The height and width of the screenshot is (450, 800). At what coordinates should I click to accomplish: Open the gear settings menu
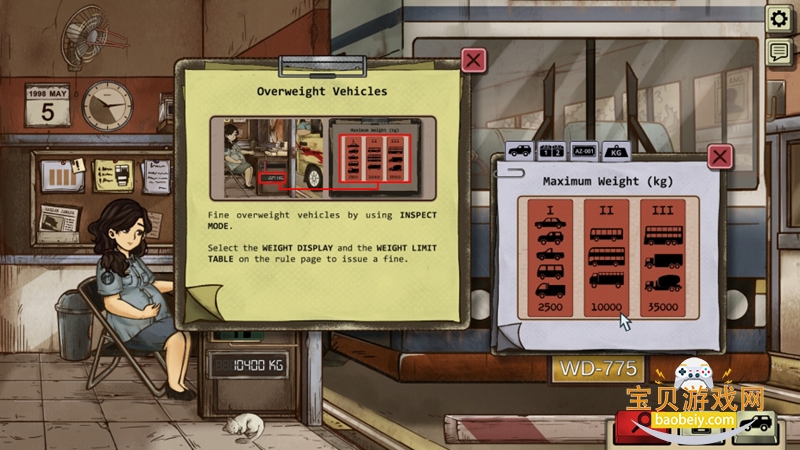tap(778, 19)
